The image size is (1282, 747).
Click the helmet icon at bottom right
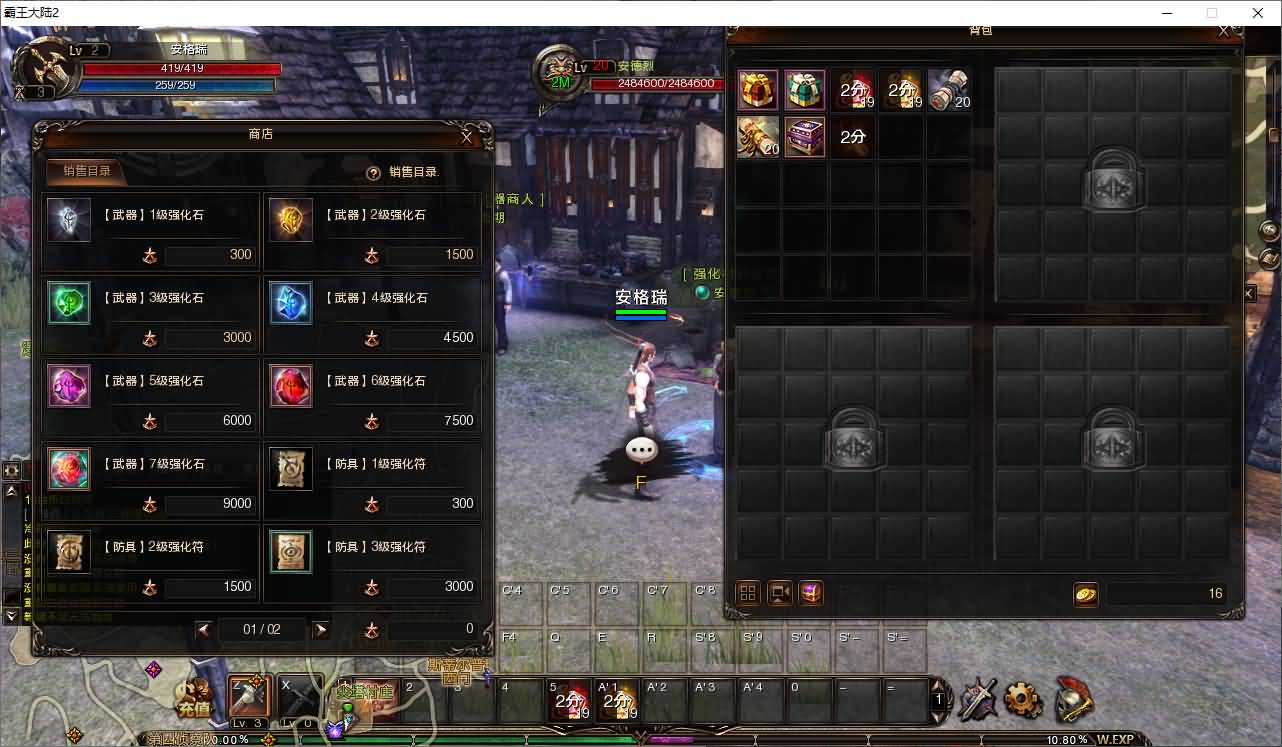click(x=1075, y=702)
